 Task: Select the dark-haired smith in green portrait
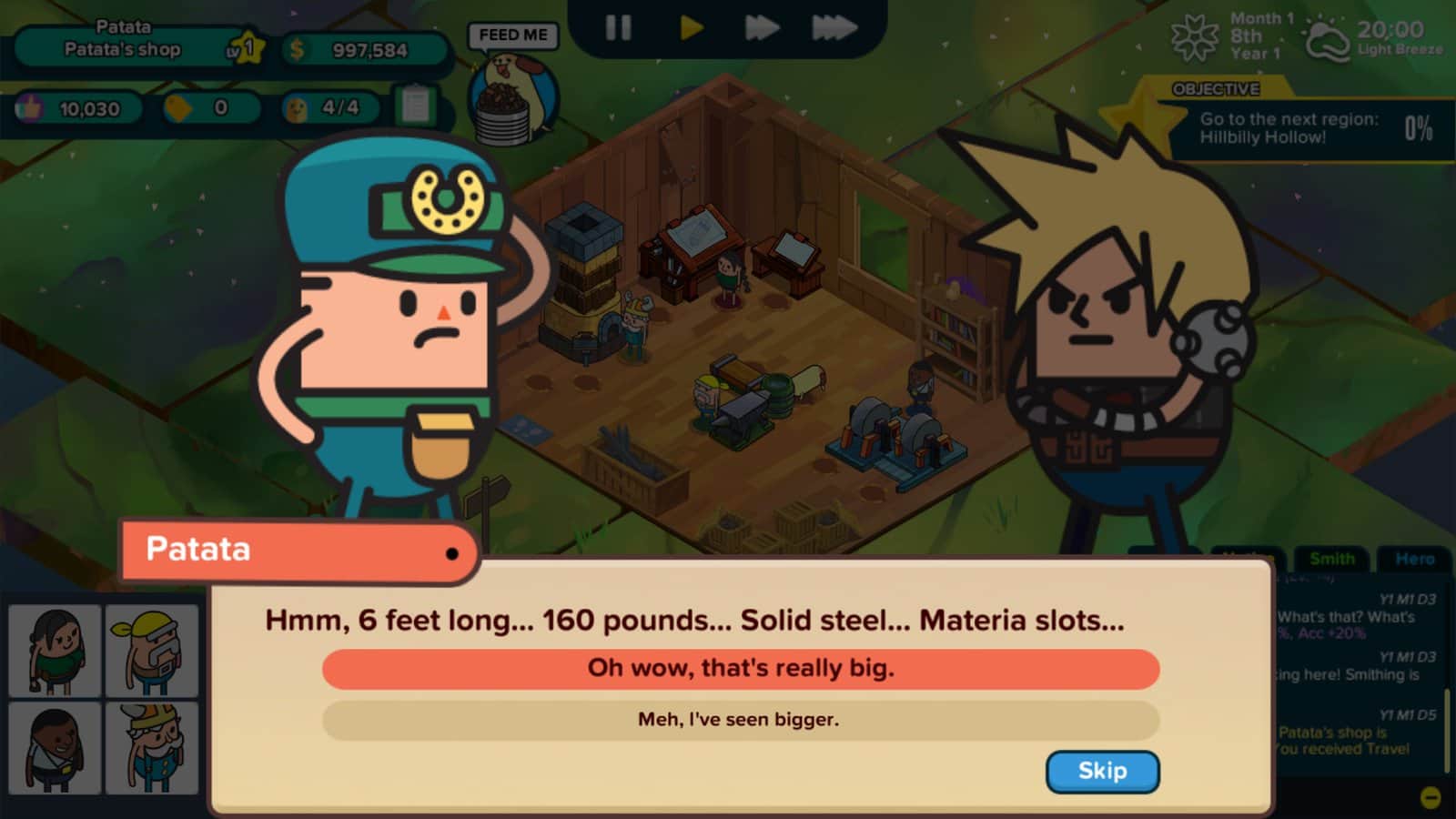tap(55, 651)
